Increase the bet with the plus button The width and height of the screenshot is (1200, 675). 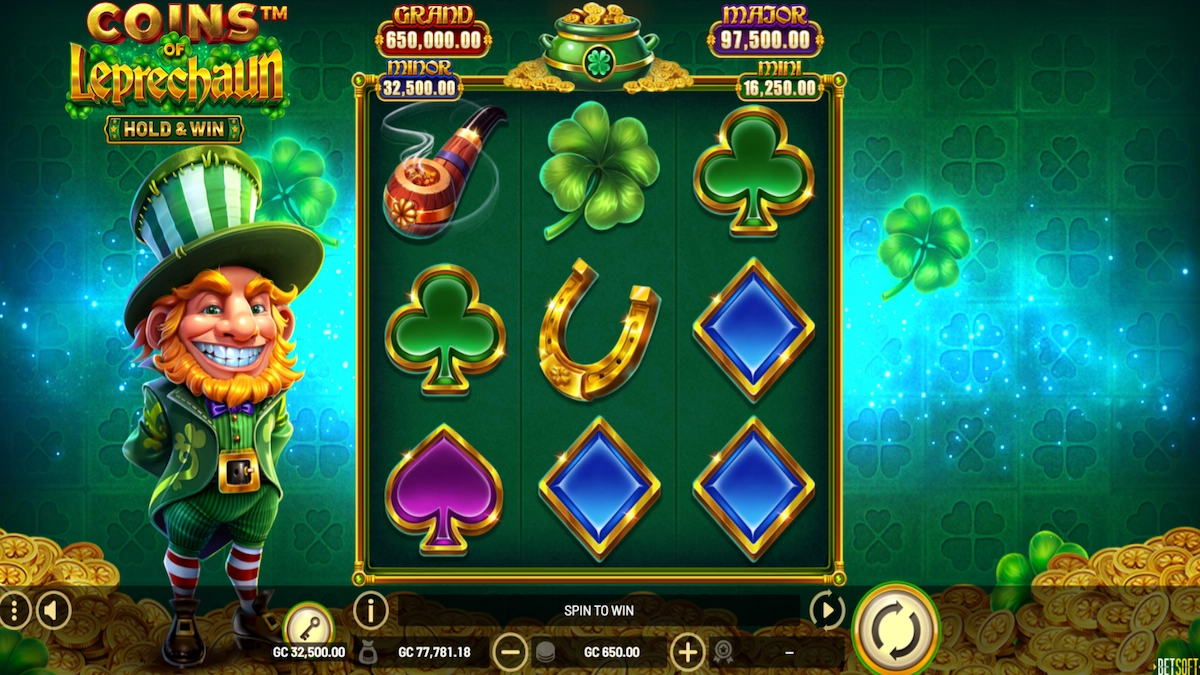click(687, 653)
